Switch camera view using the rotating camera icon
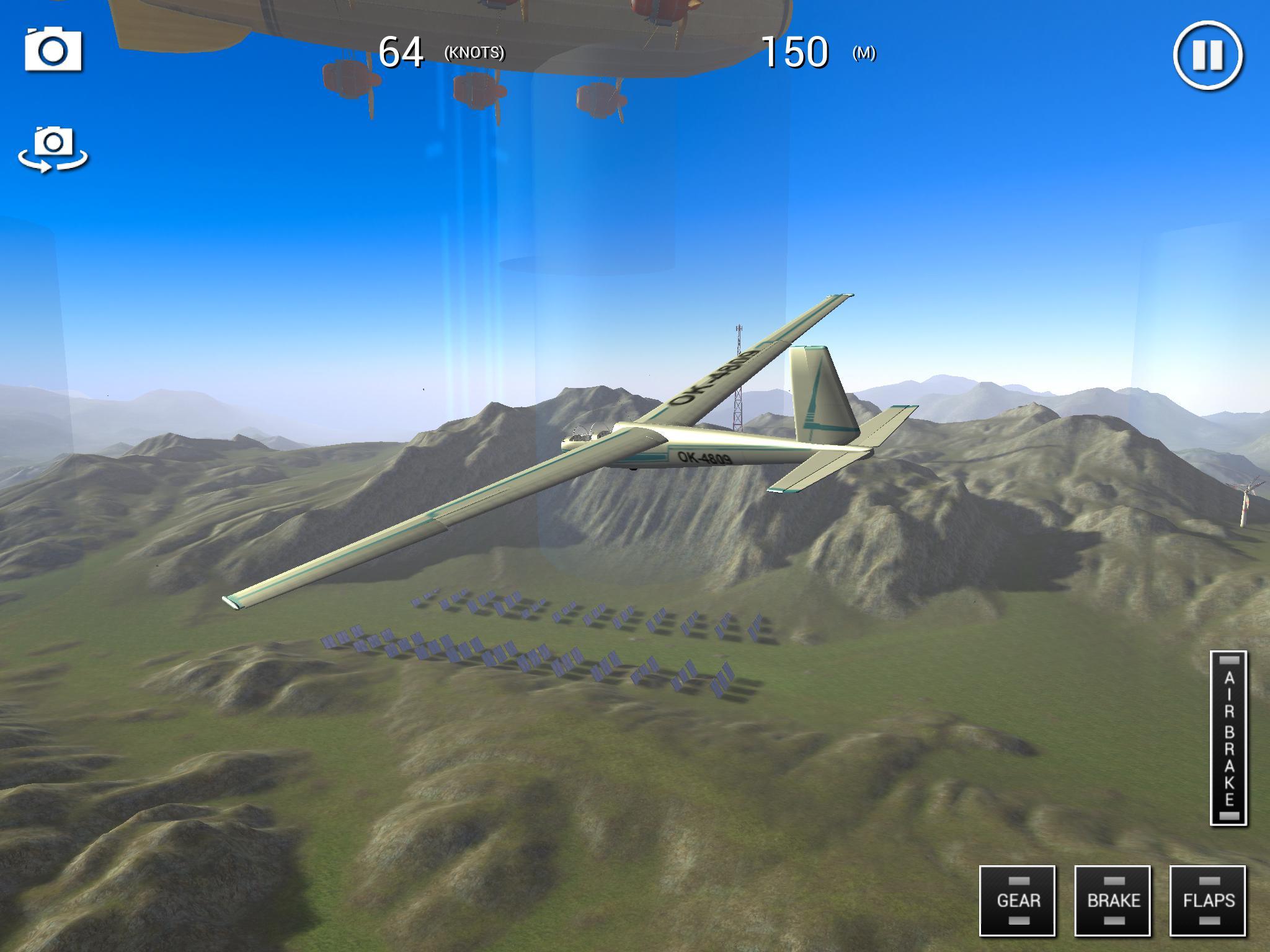This screenshot has height=952, width=1270. [55, 149]
